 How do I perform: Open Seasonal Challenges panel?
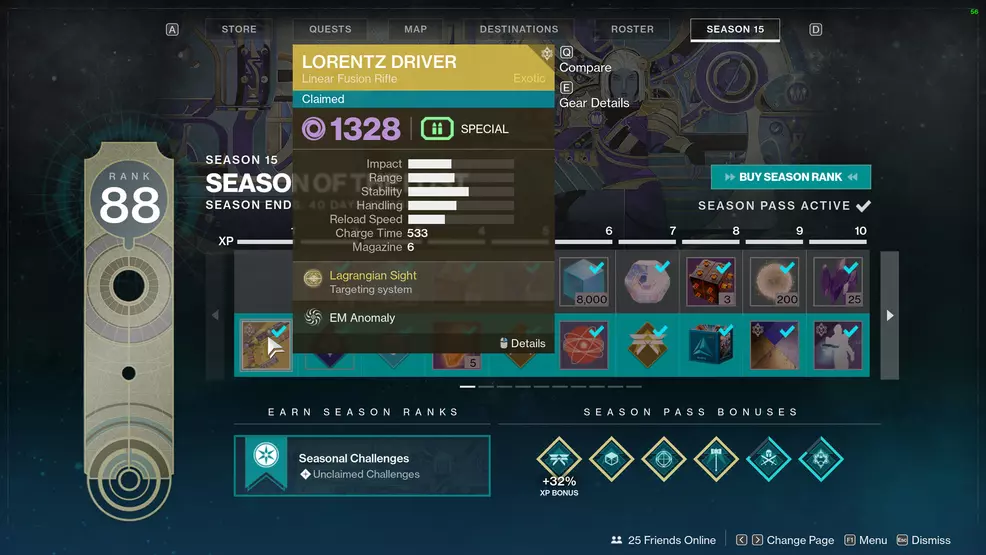point(362,465)
